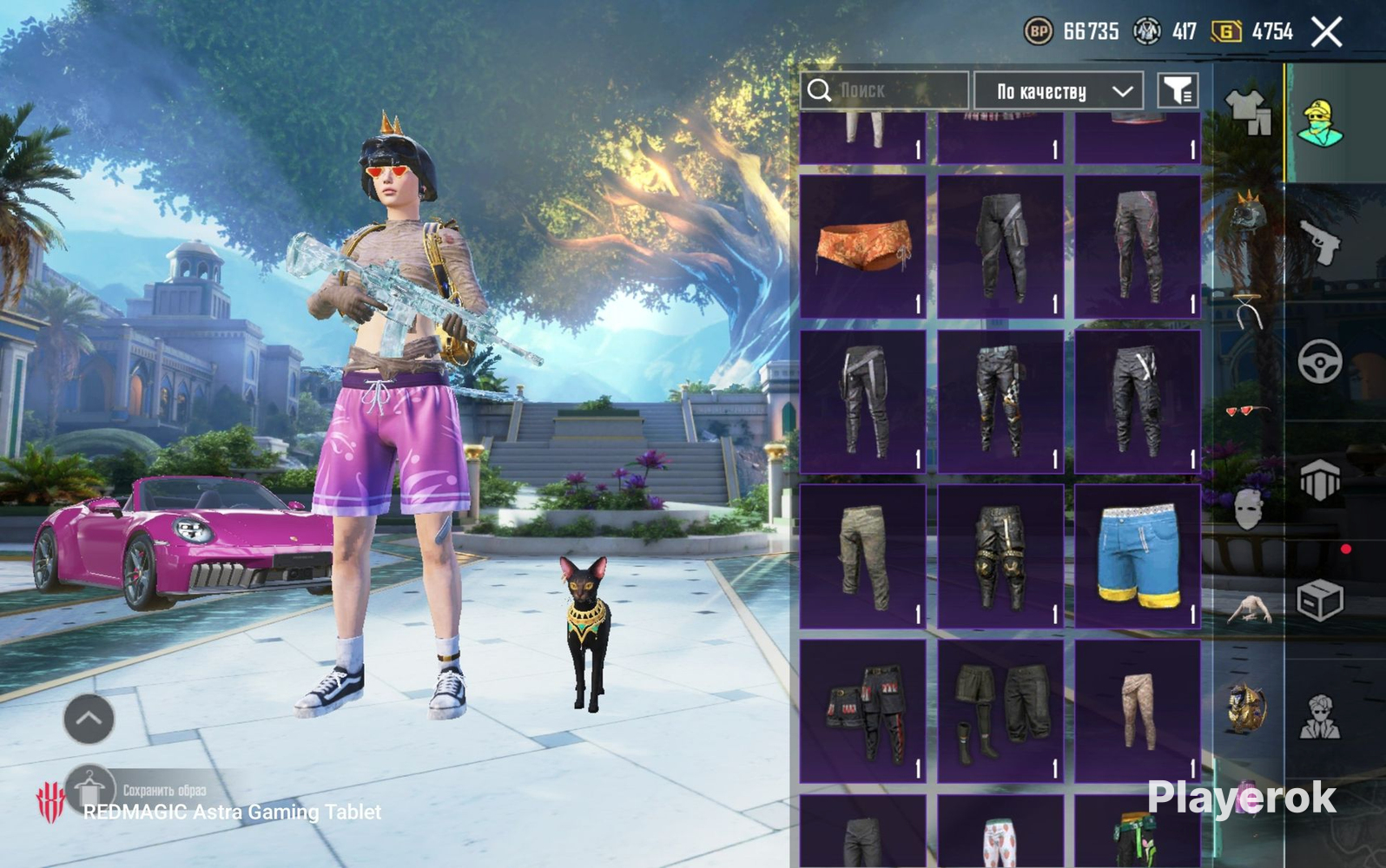Open the sort-by-quality dropdown

pyautogui.click(x=1058, y=90)
